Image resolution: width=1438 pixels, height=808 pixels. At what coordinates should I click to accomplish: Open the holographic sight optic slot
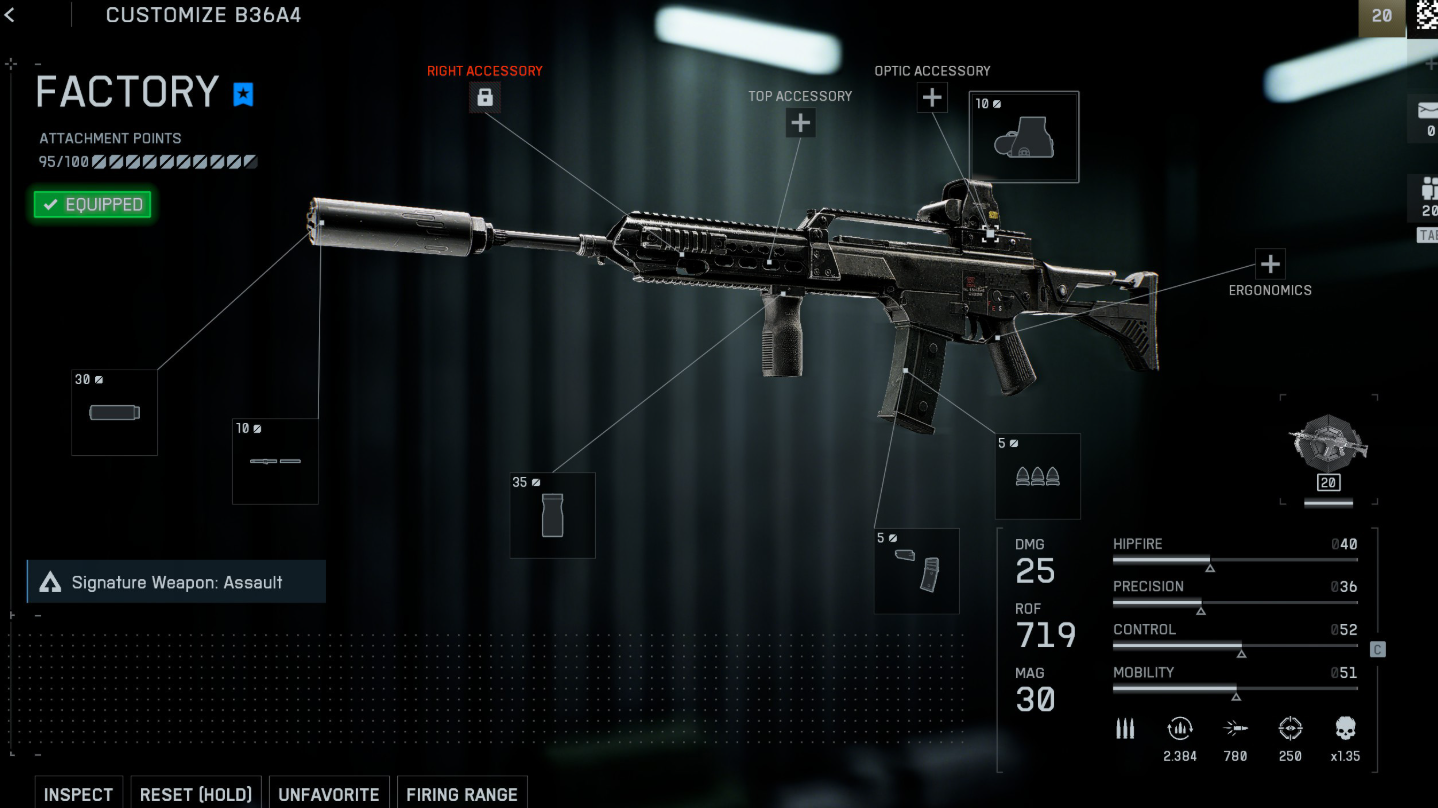pyautogui.click(x=1023, y=137)
